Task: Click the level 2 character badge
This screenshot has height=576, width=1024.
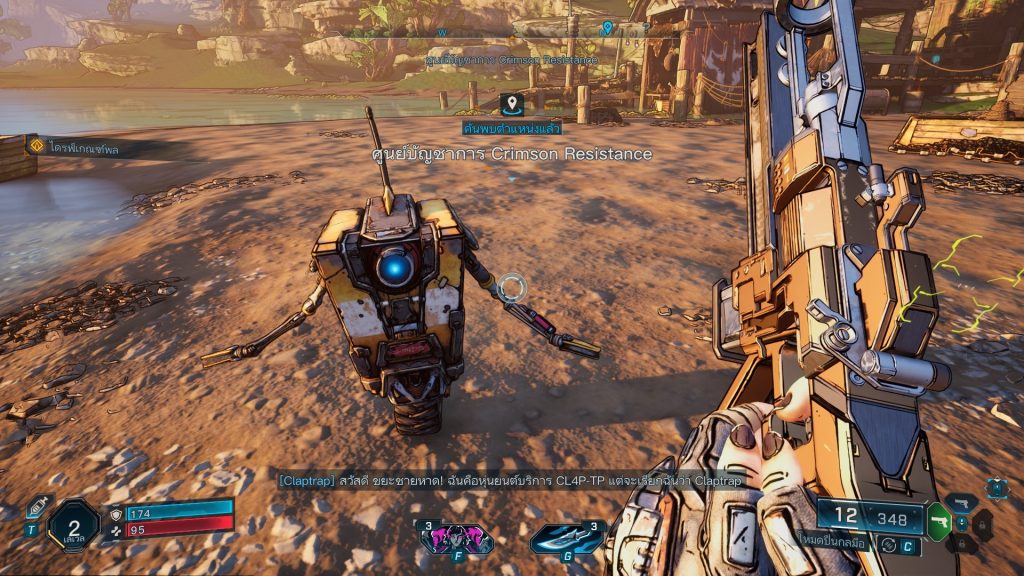Action: pyautogui.click(x=73, y=524)
